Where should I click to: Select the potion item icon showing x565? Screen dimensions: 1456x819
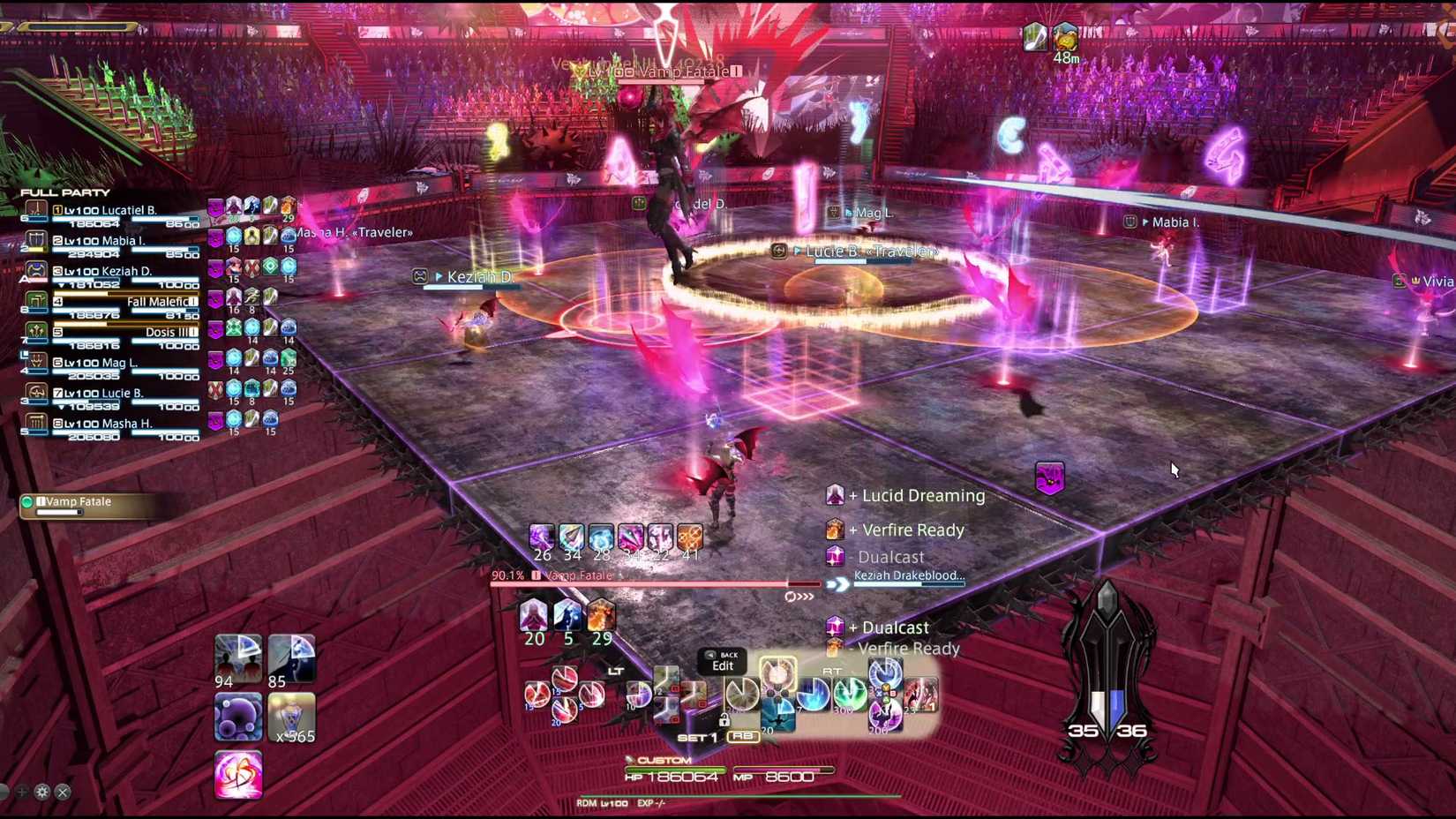(x=293, y=715)
